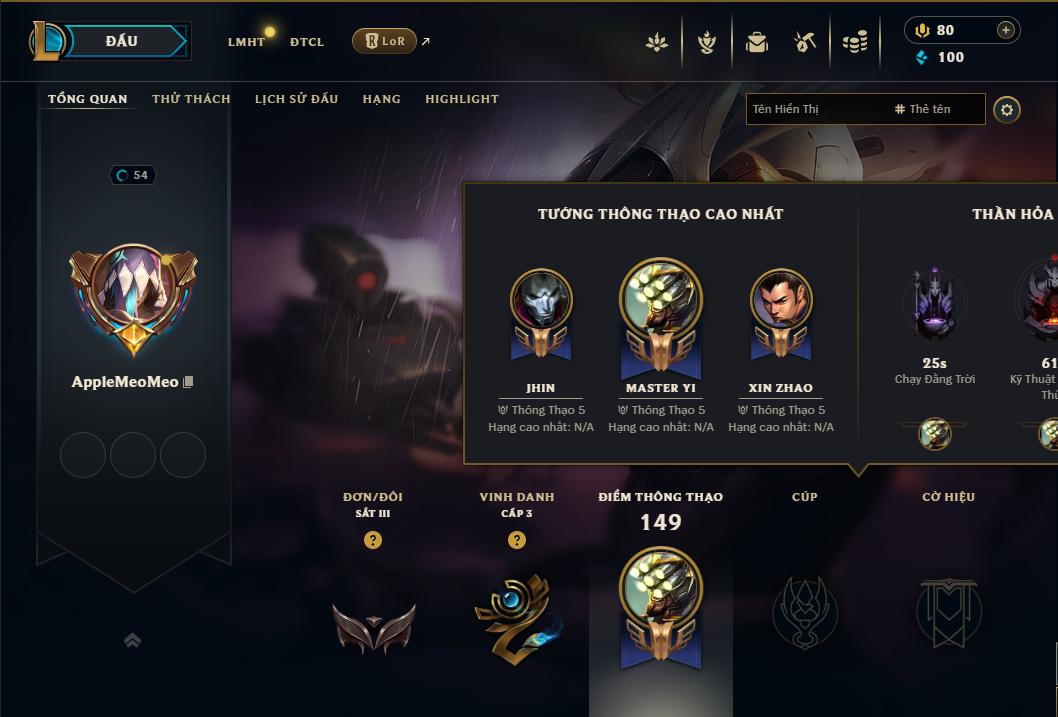View Jhin's champion mastery
Image resolution: width=1058 pixels, height=717 pixels.
[x=541, y=300]
